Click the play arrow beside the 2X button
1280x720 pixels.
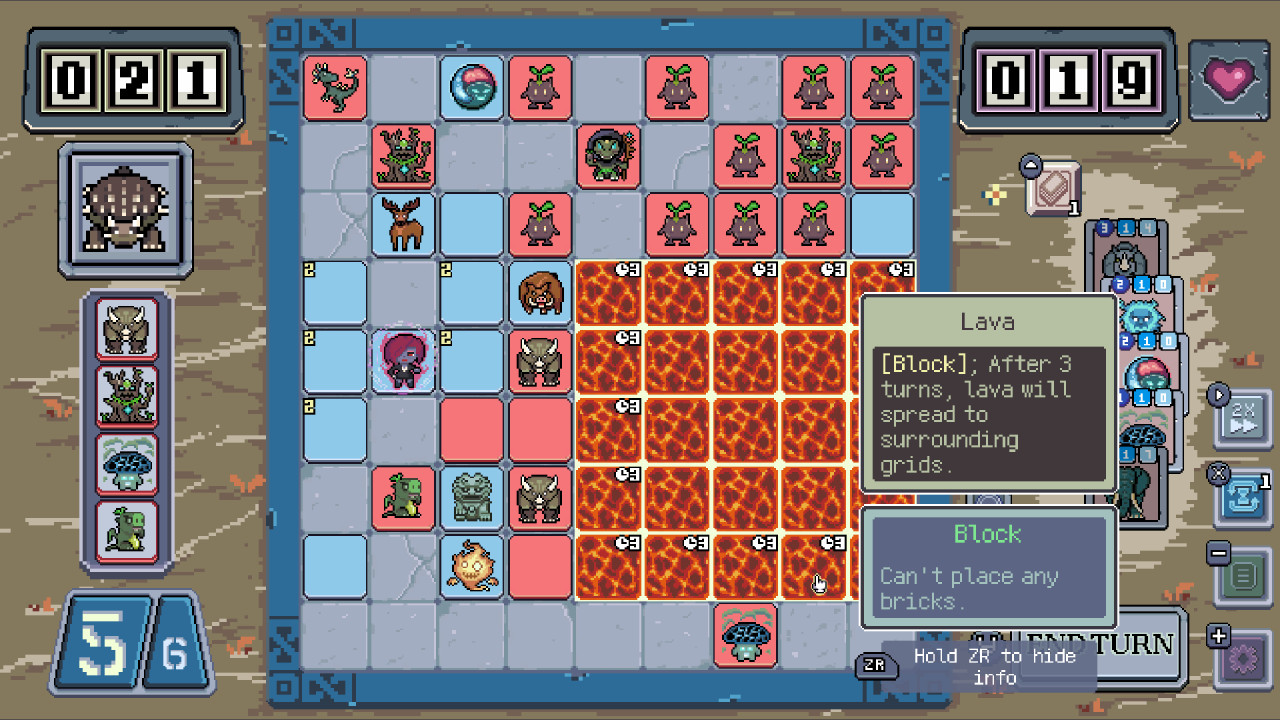tap(1220, 393)
